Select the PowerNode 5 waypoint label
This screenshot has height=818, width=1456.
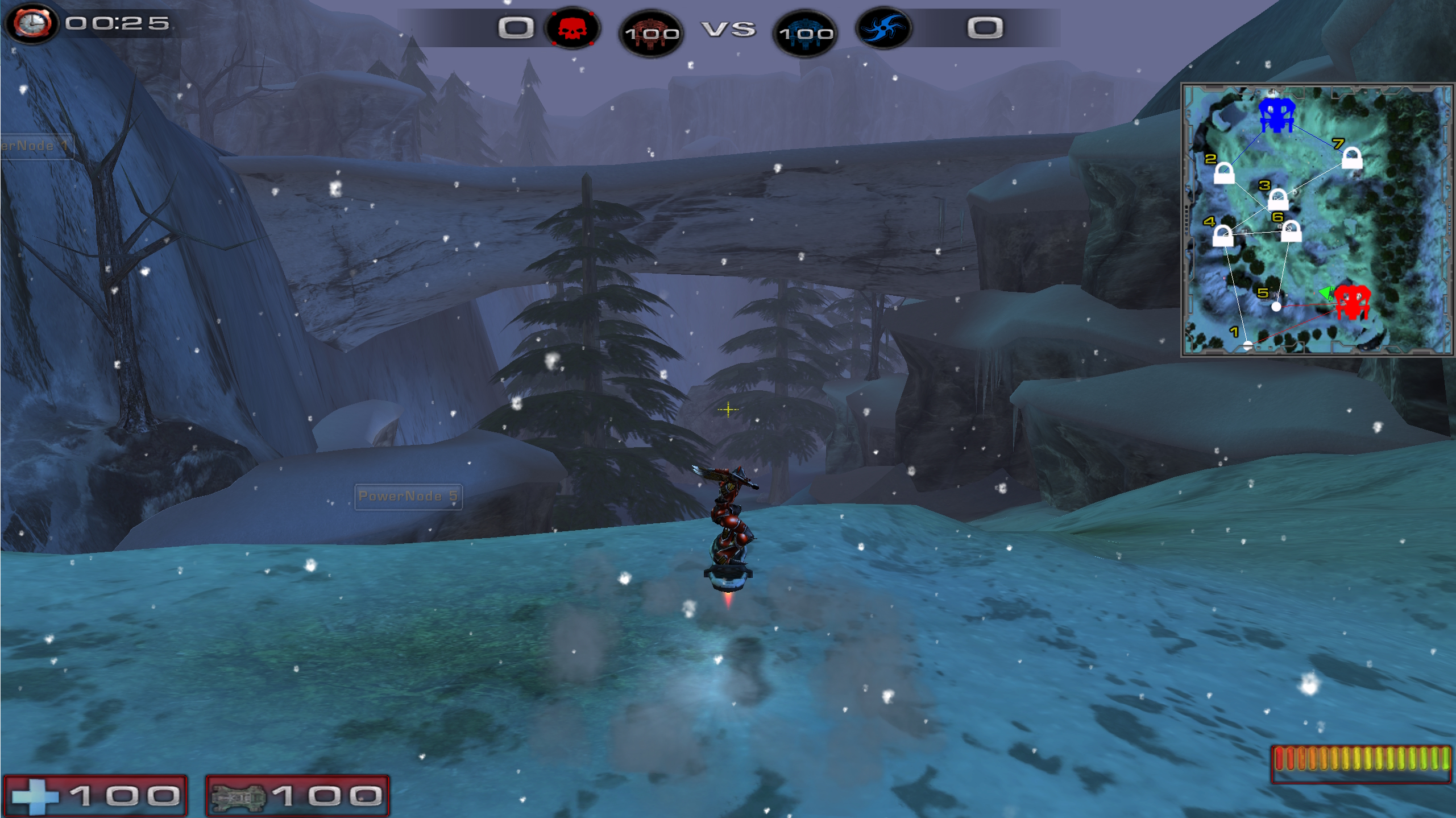pos(408,497)
